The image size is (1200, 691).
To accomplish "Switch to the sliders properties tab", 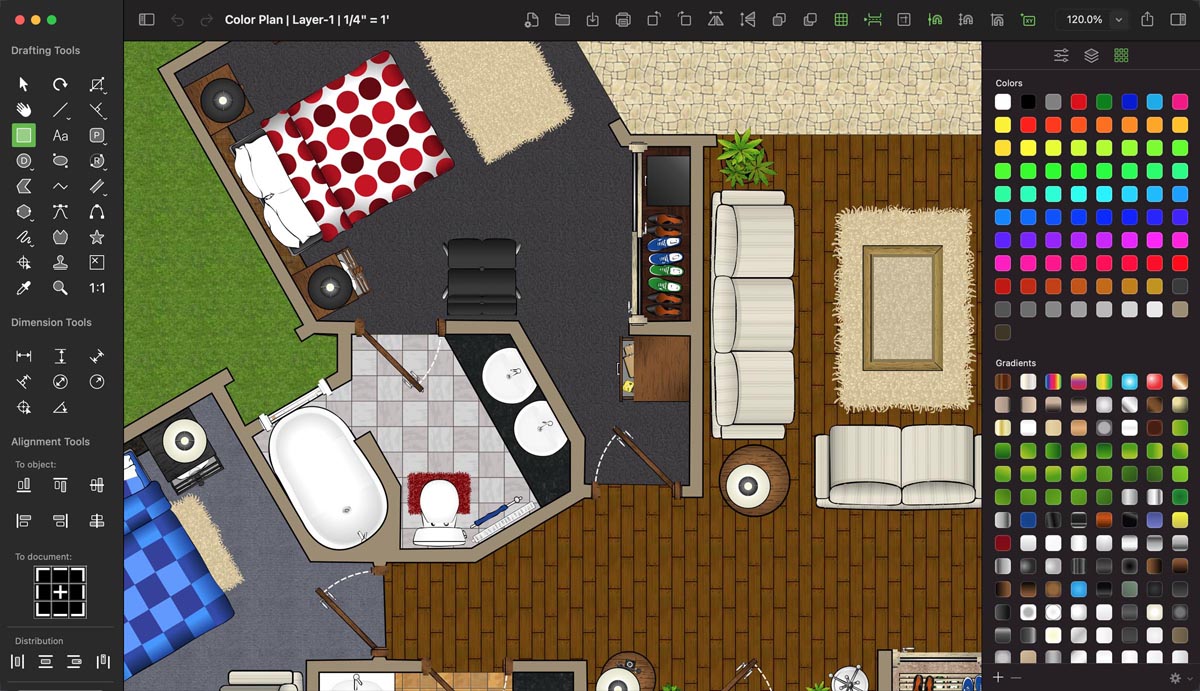I will click(1061, 56).
